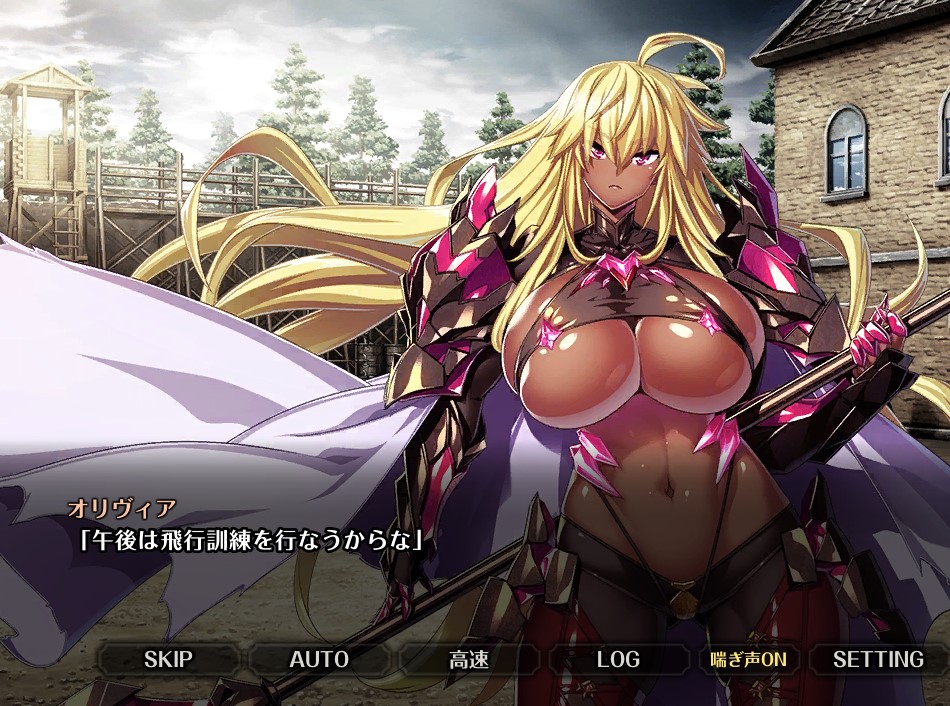Viewport: 950px width, 706px height.
Task: Open the SETTING menu
Action: click(878, 659)
